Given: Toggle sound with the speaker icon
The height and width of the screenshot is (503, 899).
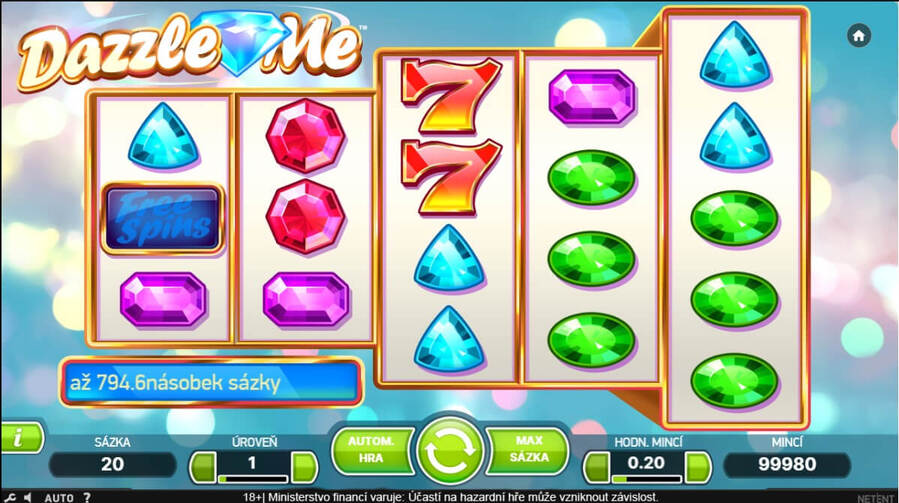Looking at the screenshot, I should coord(27,496).
